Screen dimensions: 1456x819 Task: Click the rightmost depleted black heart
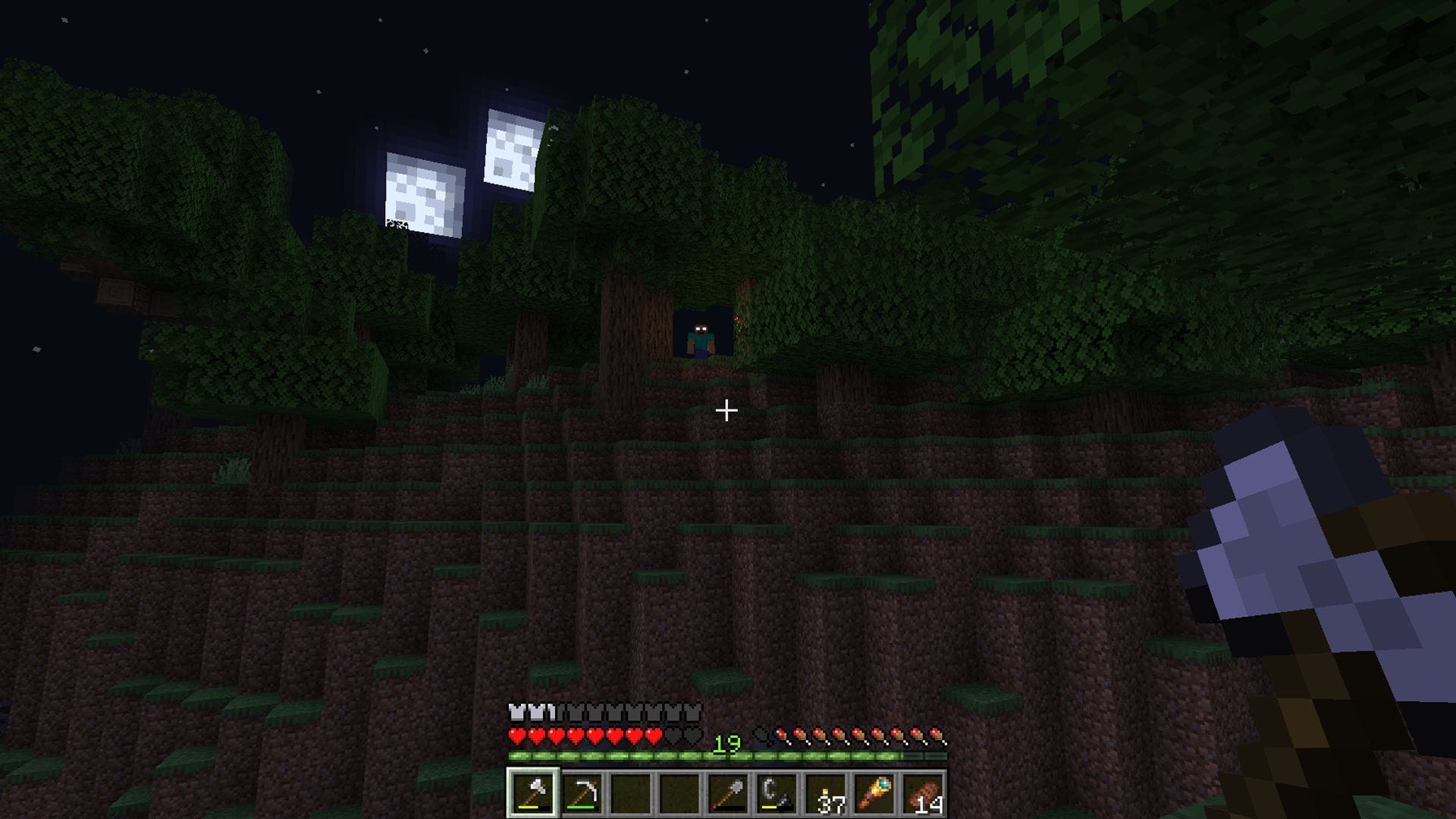point(692,736)
